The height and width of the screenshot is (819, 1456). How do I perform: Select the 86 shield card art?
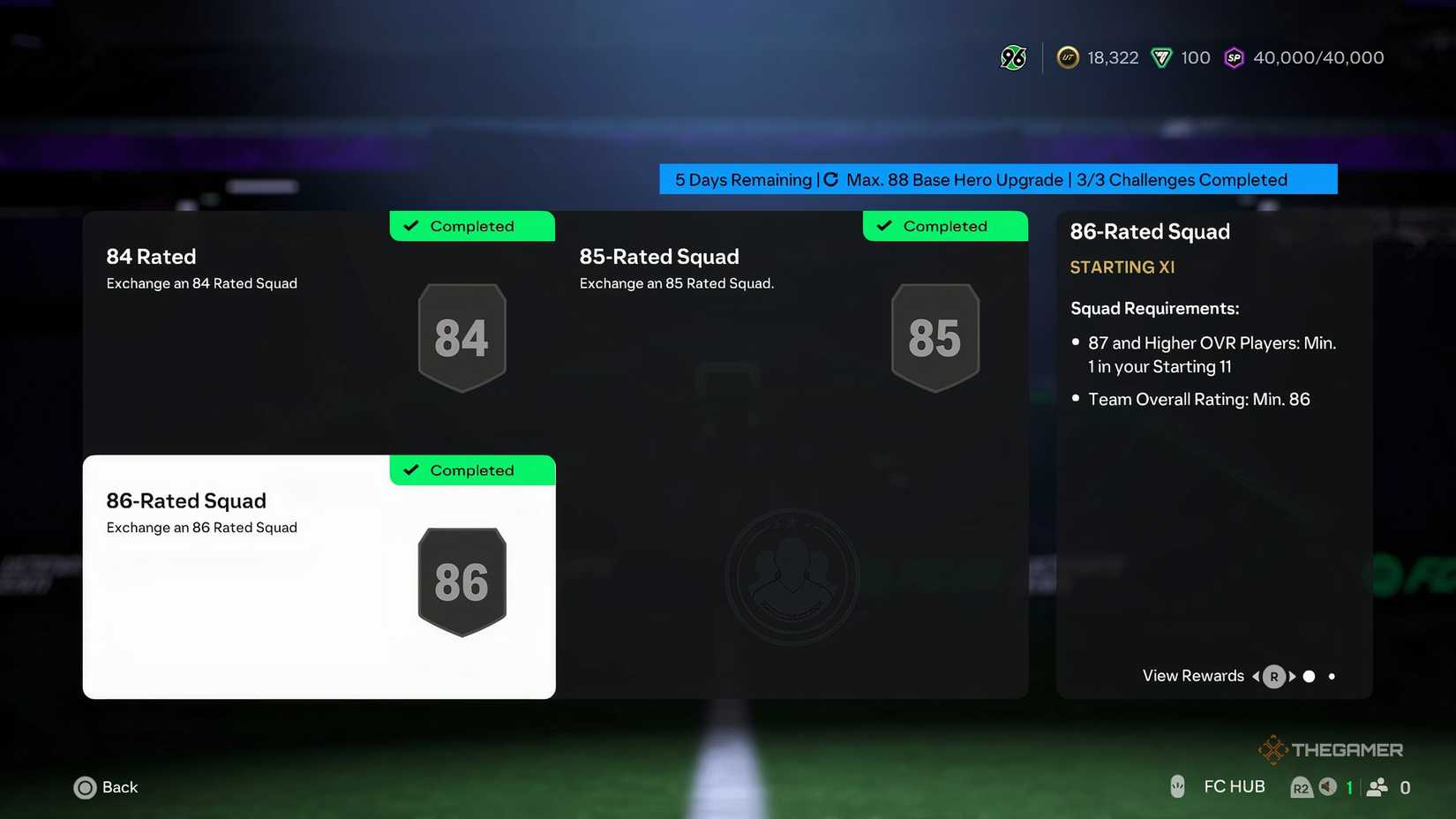pos(462,581)
